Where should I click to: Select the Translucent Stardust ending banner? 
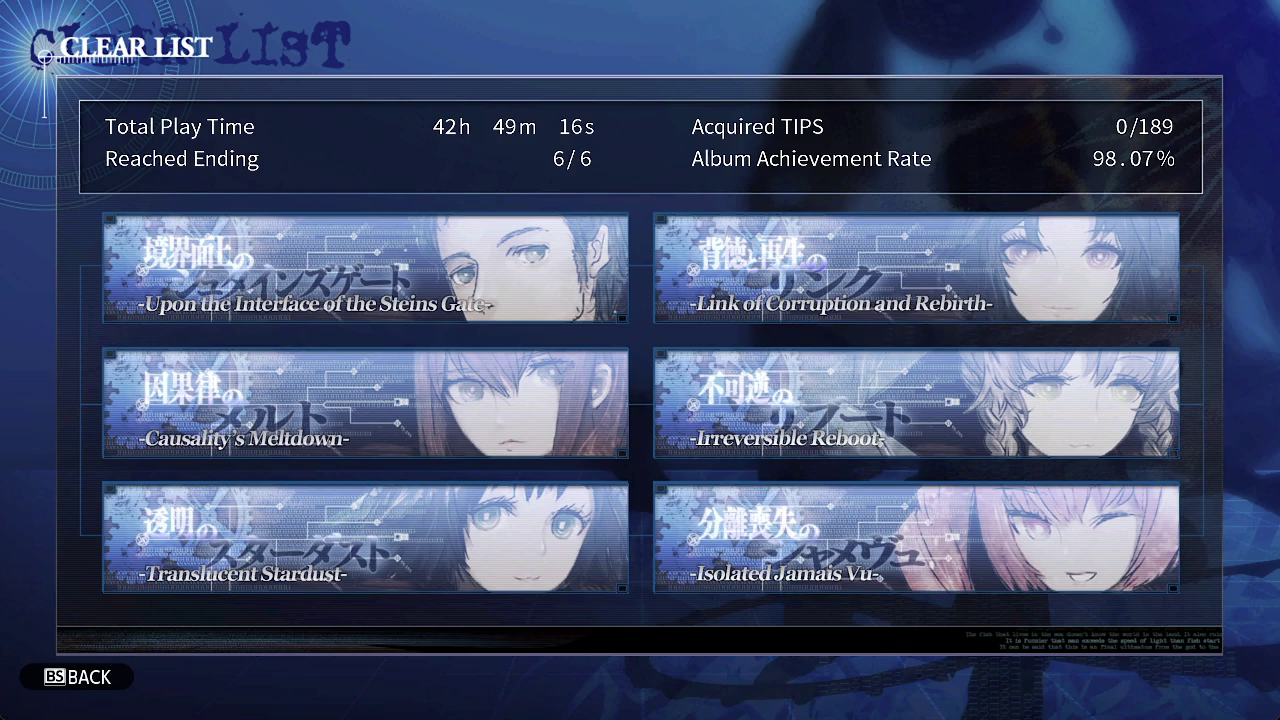365,537
